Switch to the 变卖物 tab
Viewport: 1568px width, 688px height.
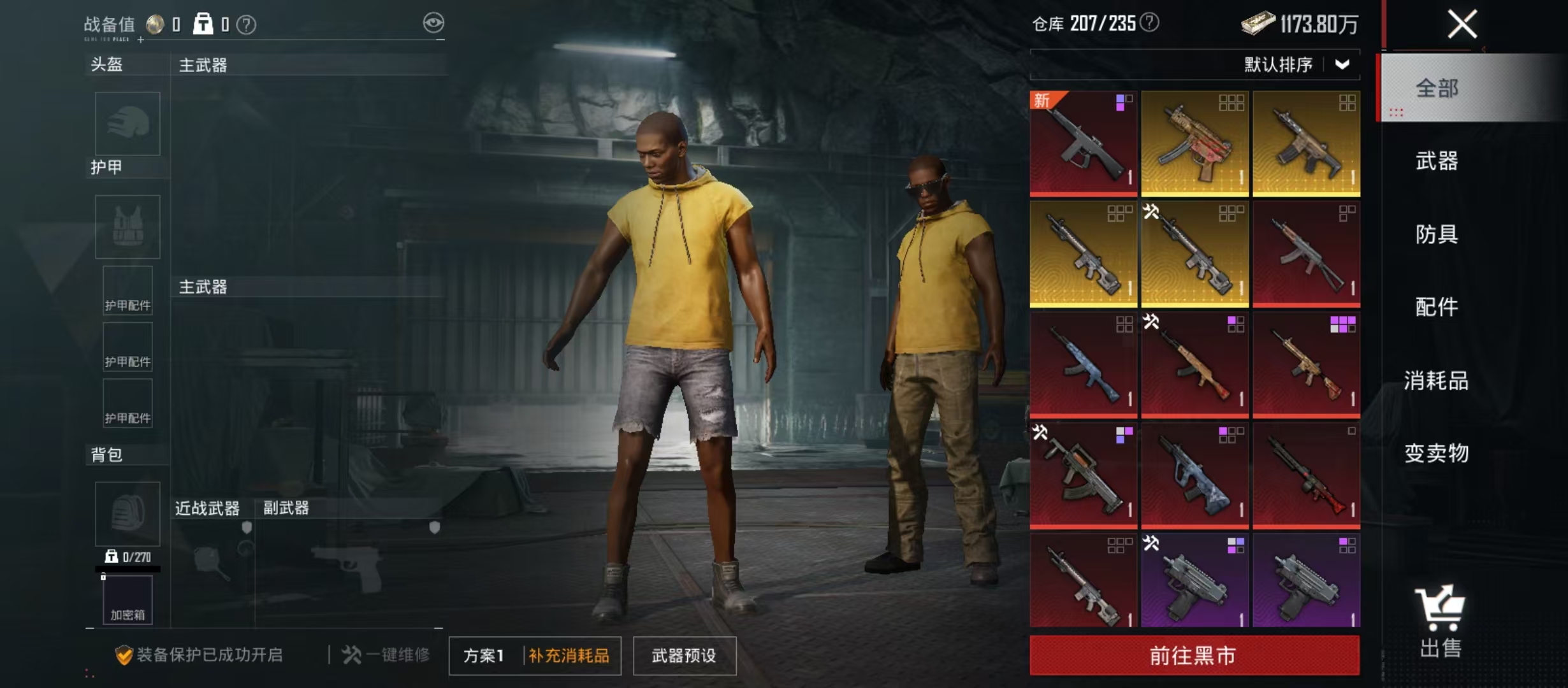click(1437, 453)
